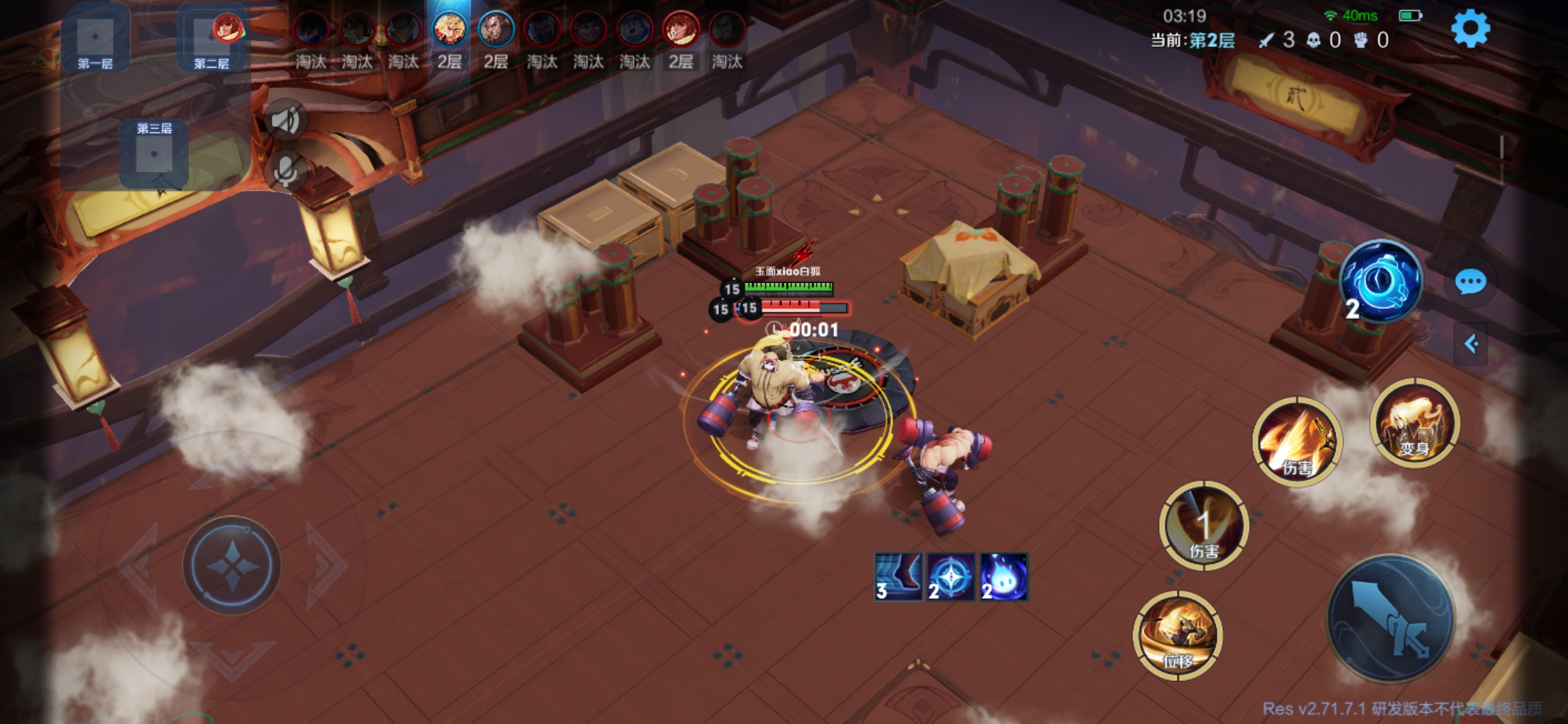Select the 第二层 floor on the minimap
Screen dimensions: 1568x724
[x=211, y=42]
